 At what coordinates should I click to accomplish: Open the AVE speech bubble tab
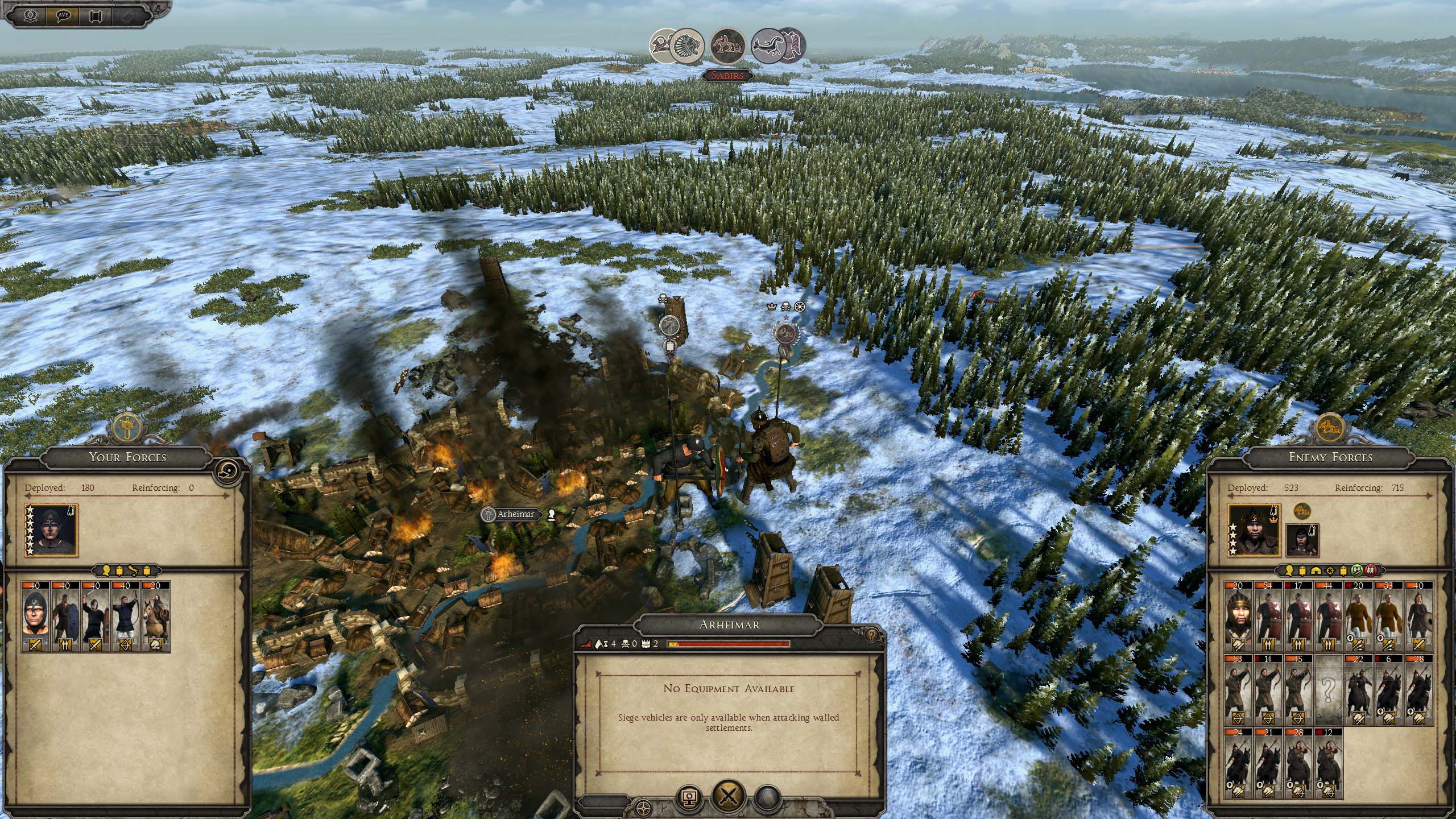[63, 15]
